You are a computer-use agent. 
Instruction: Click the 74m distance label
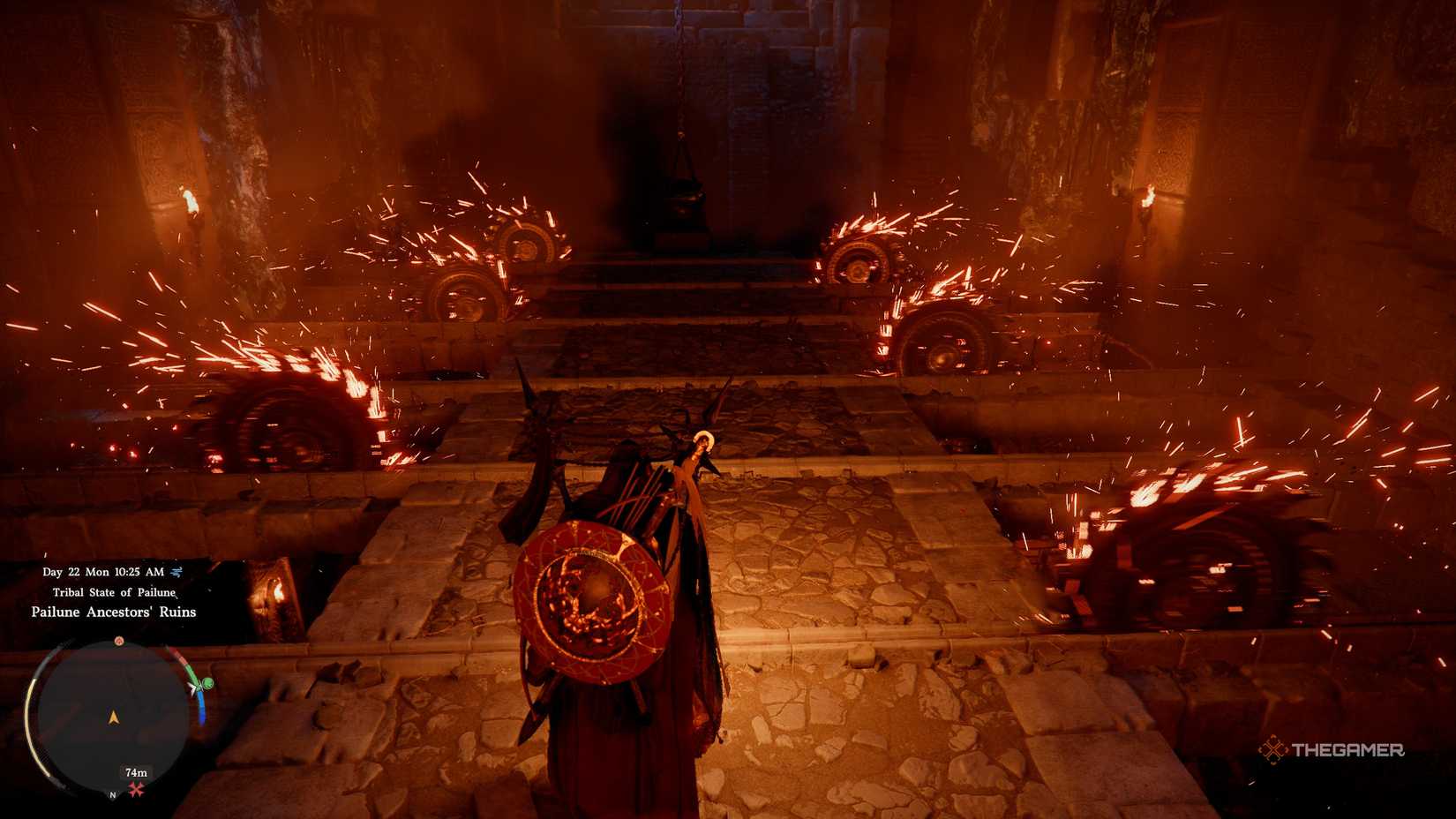click(x=135, y=773)
